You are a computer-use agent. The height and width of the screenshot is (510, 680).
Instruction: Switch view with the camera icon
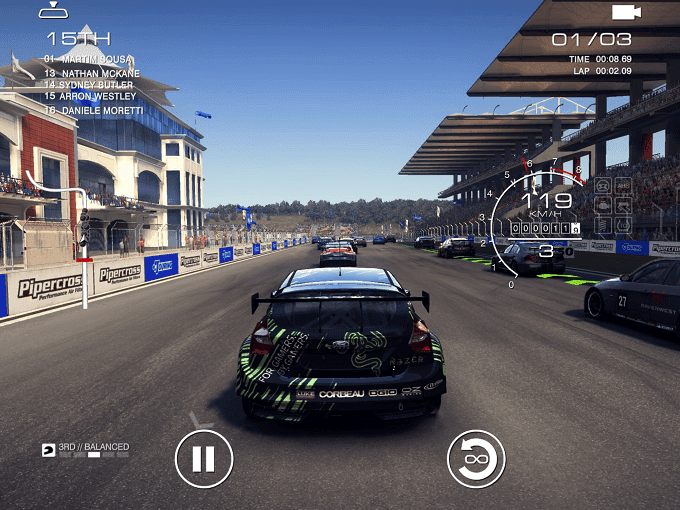tap(626, 12)
